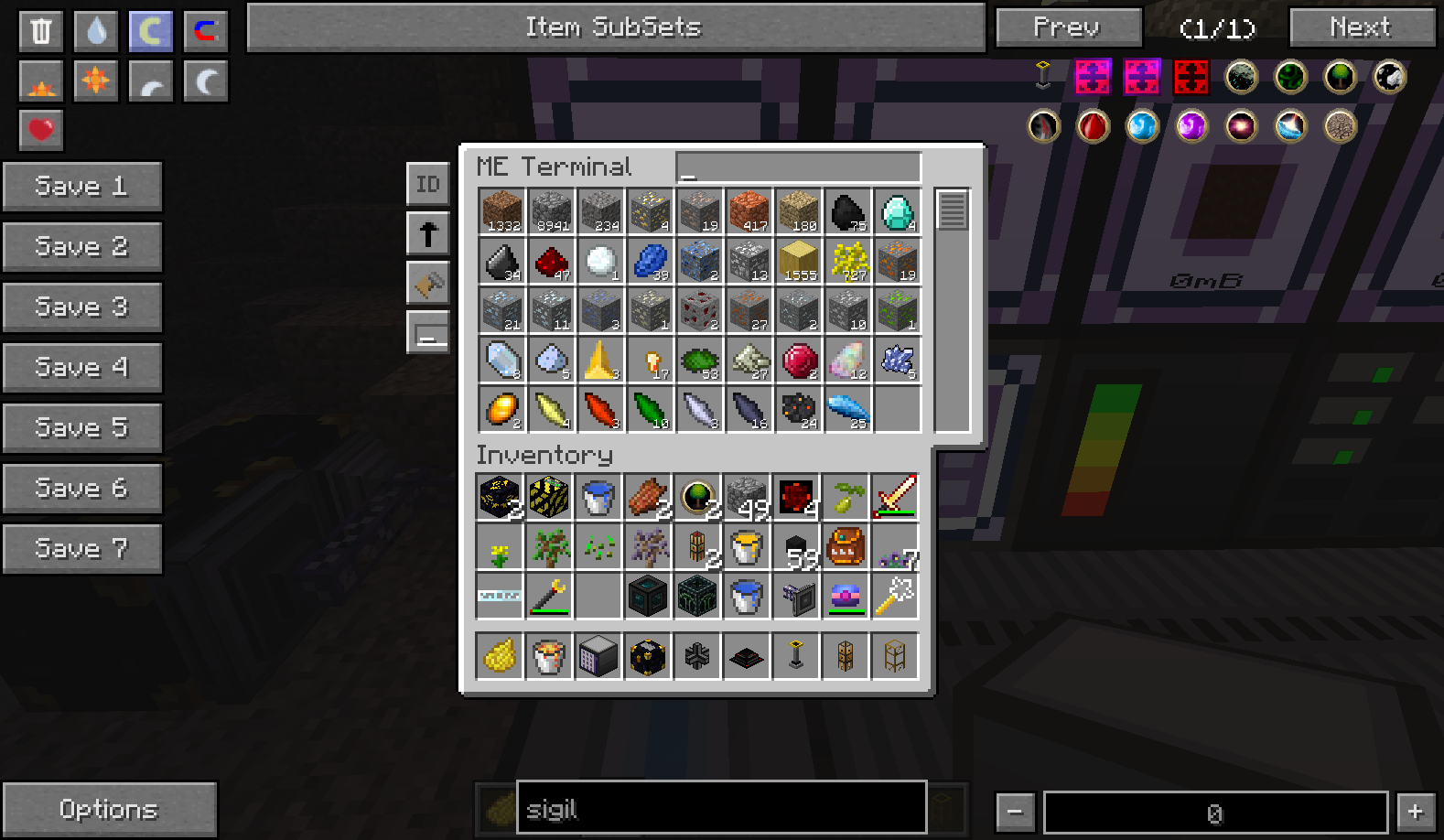1444x840 pixels.
Task: Click the ME Terminal scrollbar handle
Action: click(952, 210)
